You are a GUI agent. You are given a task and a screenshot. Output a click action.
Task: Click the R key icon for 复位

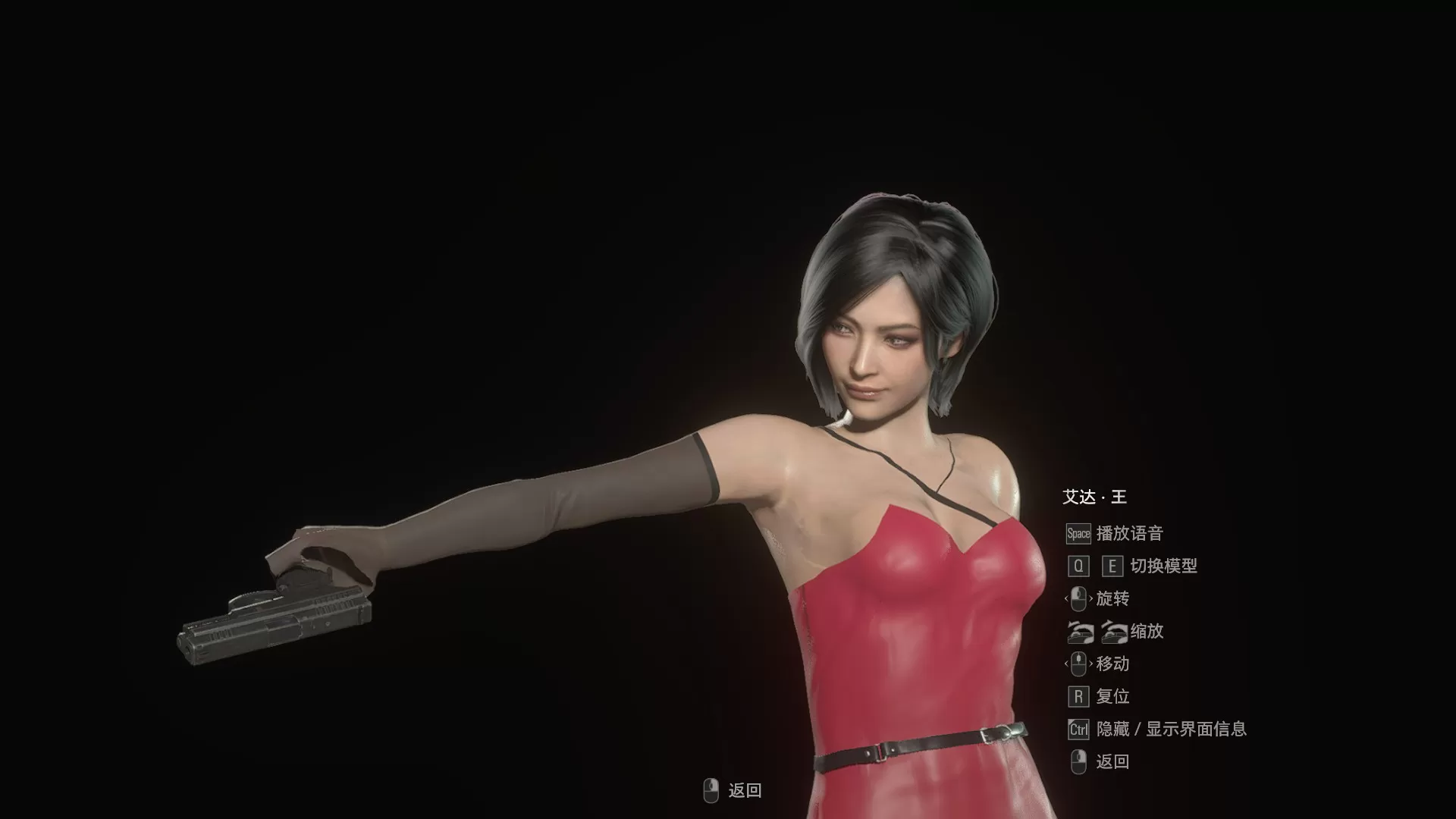[1078, 696]
